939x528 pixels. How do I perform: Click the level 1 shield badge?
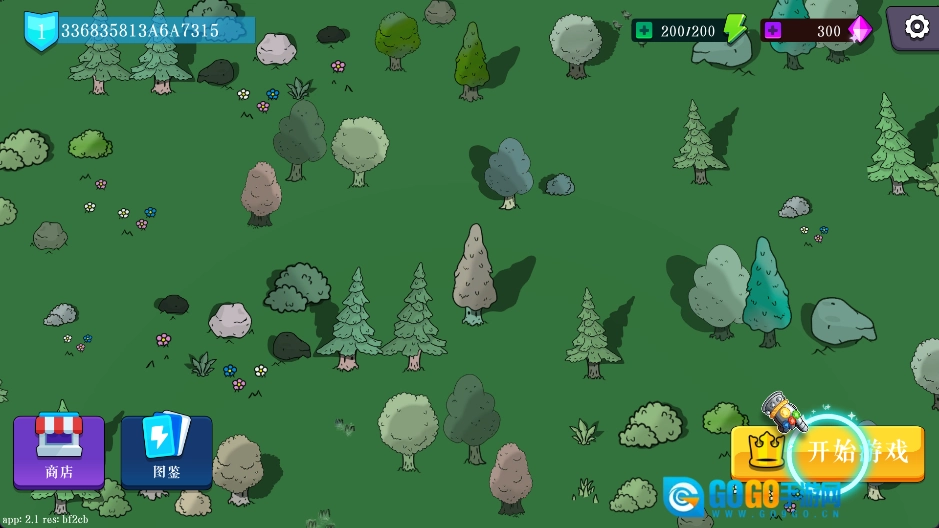tap(41, 30)
